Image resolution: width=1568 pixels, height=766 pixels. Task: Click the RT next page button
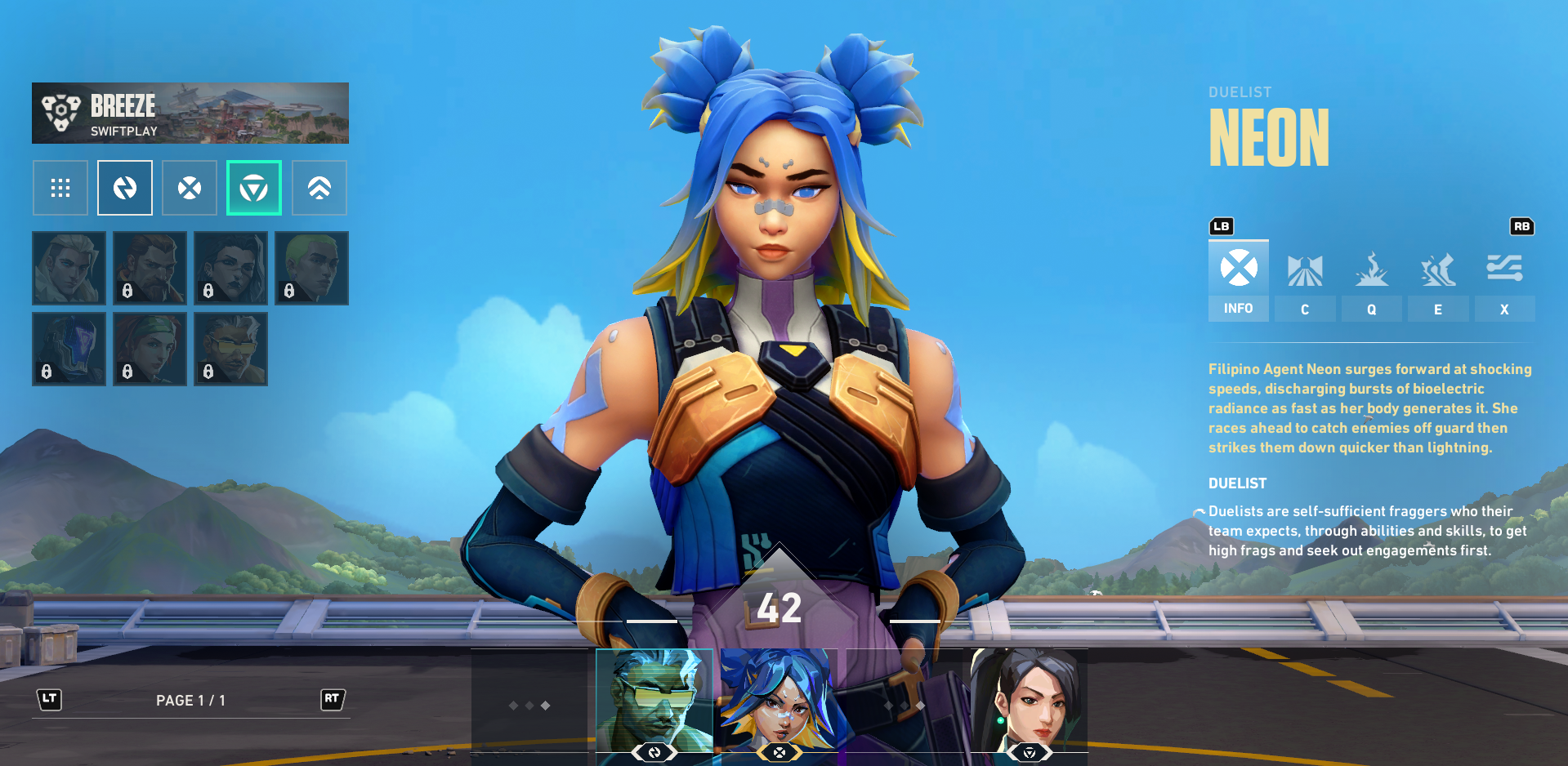[333, 699]
